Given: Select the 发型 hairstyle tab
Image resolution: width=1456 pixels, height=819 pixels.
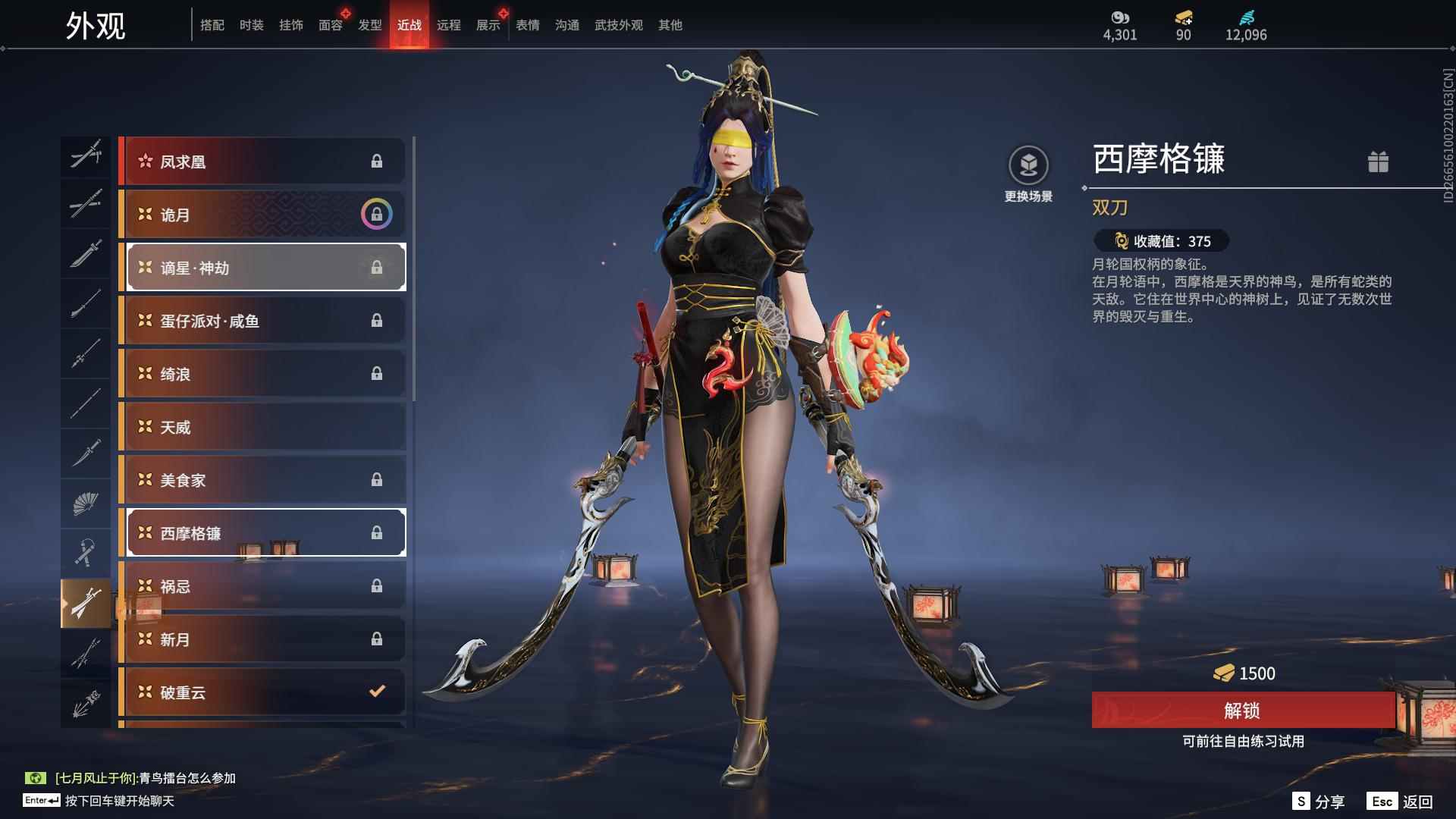Looking at the screenshot, I should (369, 25).
